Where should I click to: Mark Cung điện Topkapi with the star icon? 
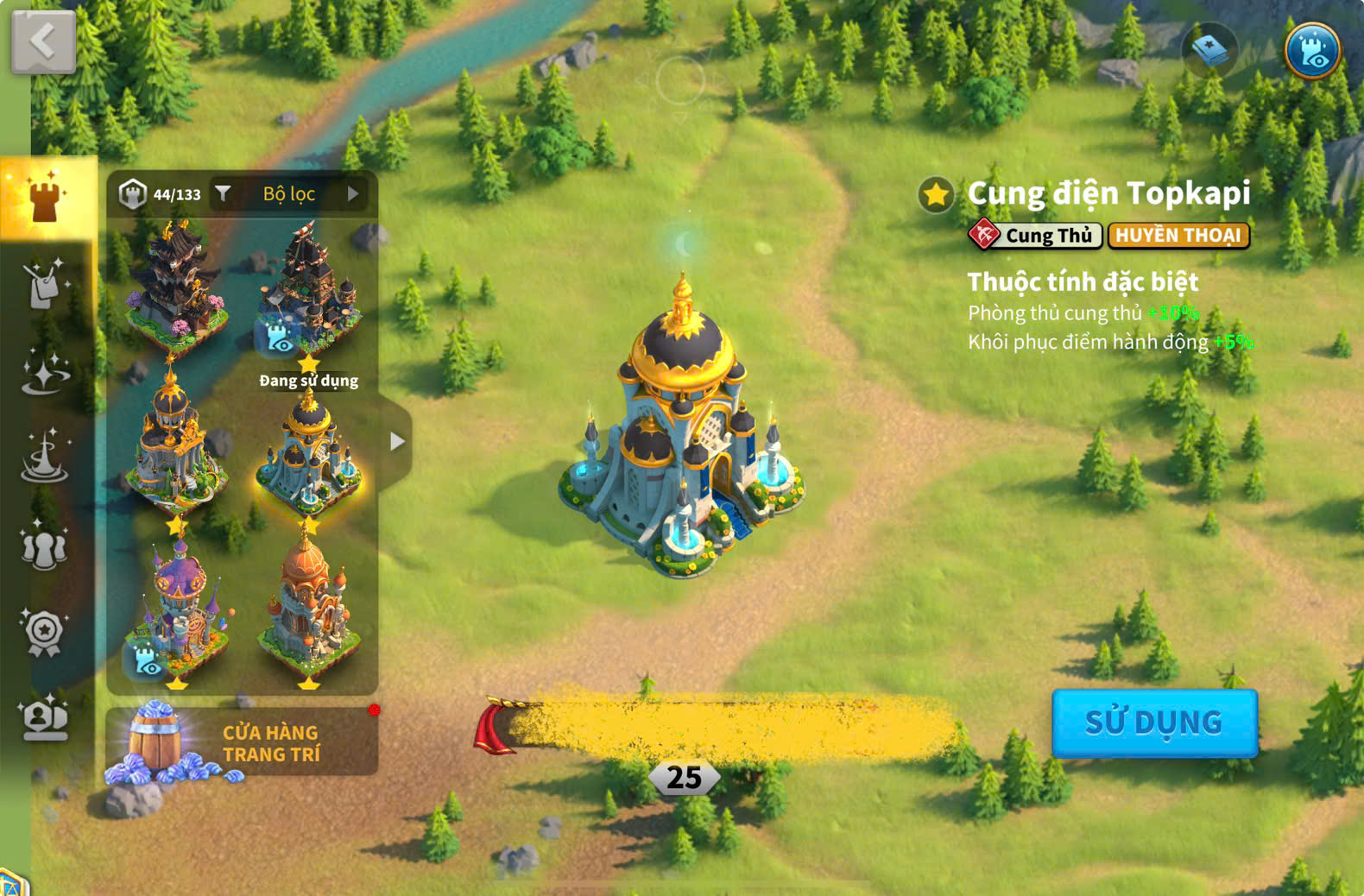936,195
